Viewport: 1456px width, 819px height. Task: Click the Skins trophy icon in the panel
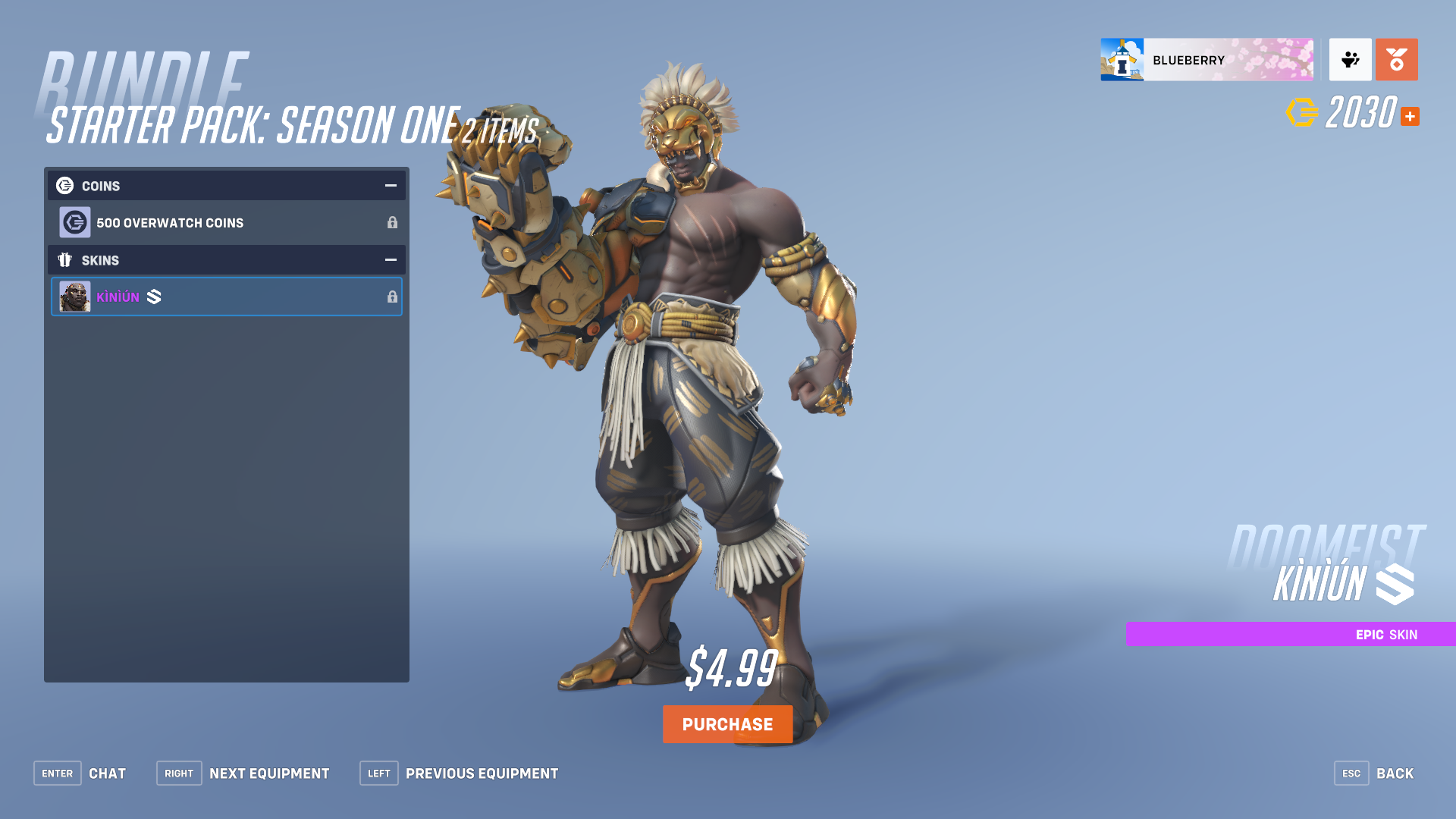(64, 260)
